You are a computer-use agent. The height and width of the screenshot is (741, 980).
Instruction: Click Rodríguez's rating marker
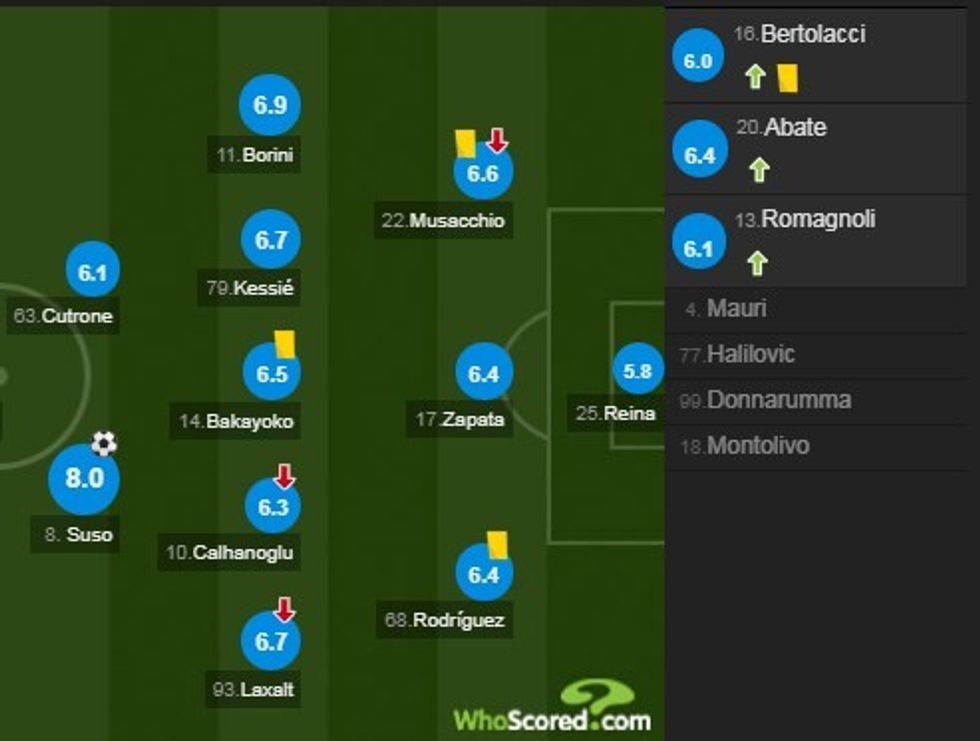click(x=483, y=574)
